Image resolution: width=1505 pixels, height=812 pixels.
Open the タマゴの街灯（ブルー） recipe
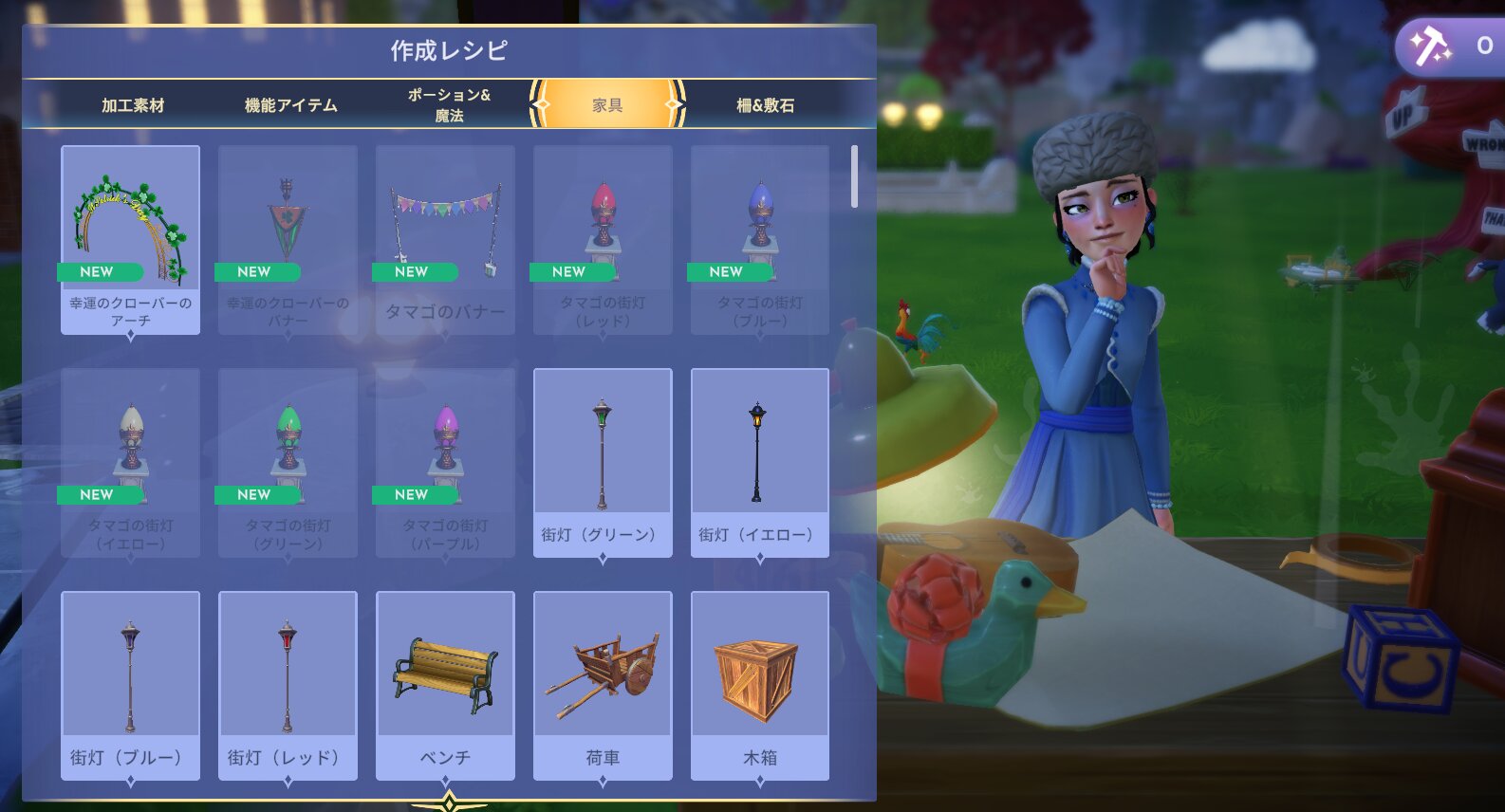click(760, 239)
